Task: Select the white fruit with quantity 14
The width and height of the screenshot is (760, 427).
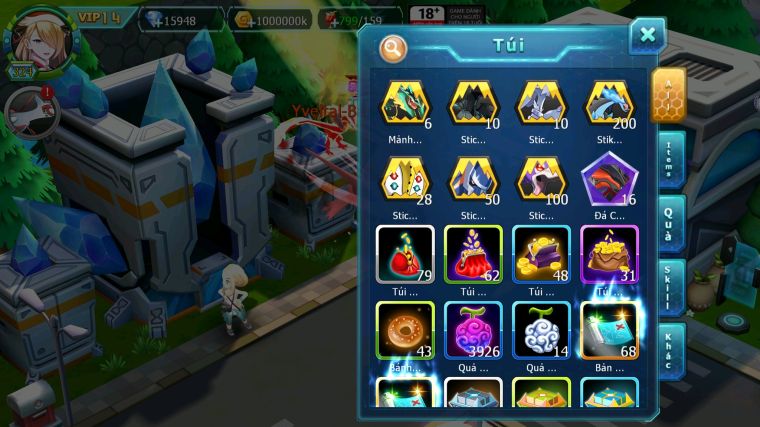Action: [540, 330]
